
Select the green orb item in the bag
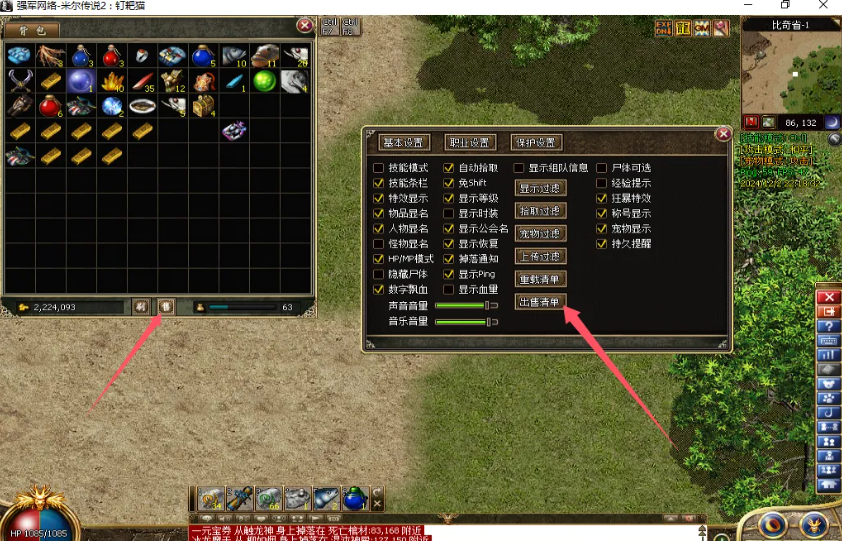pyautogui.click(x=264, y=81)
